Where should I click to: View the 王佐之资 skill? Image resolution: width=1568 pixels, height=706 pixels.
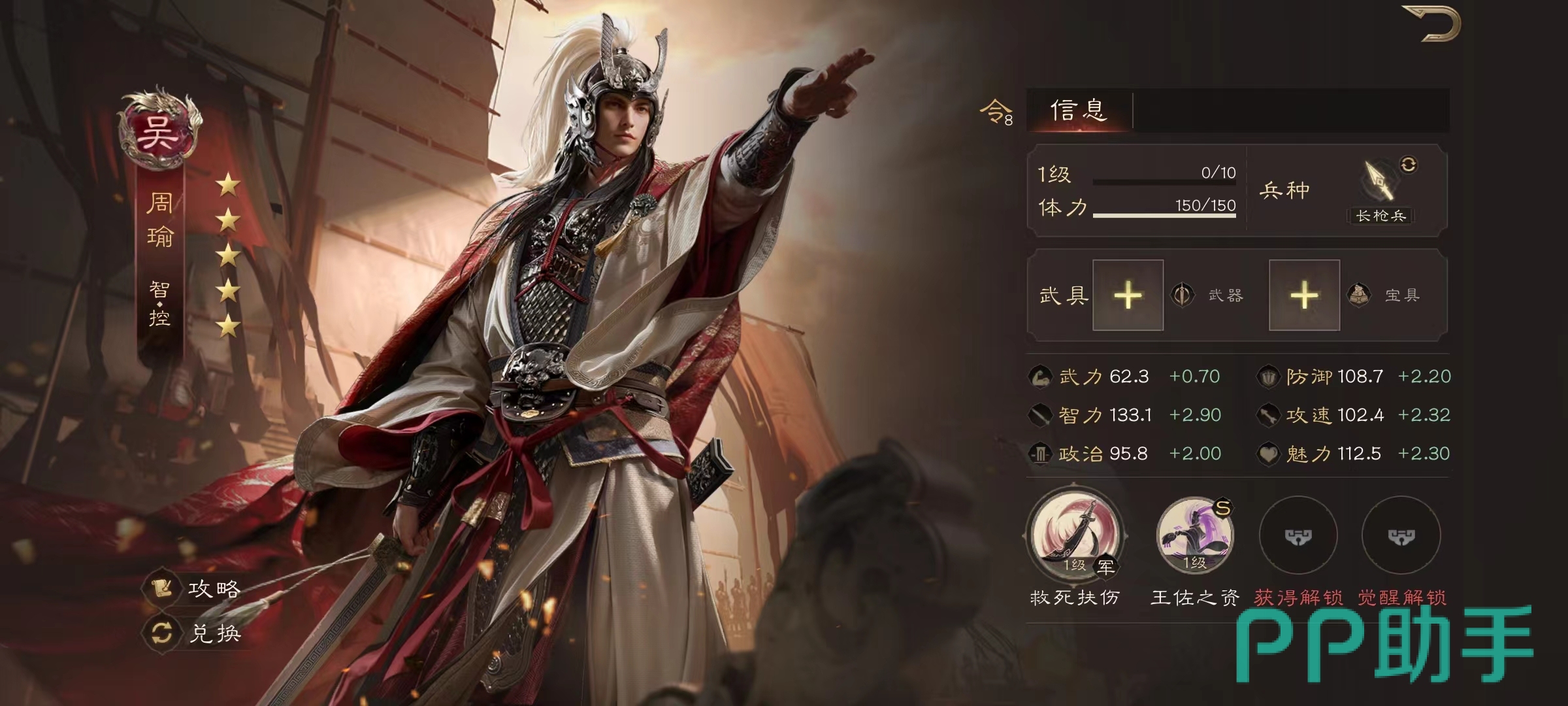1194,535
